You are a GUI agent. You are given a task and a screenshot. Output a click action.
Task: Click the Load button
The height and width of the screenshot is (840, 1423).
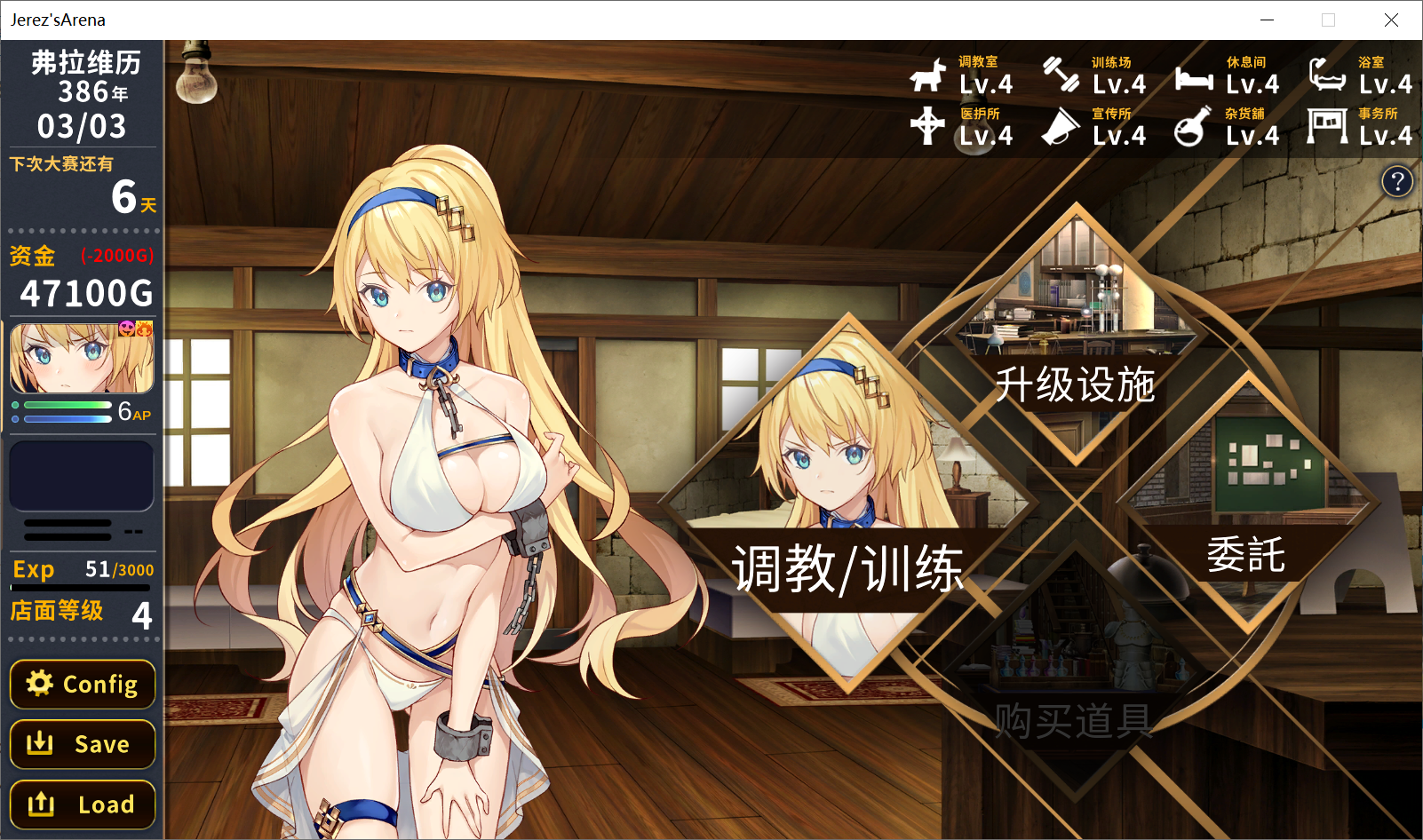point(82,804)
